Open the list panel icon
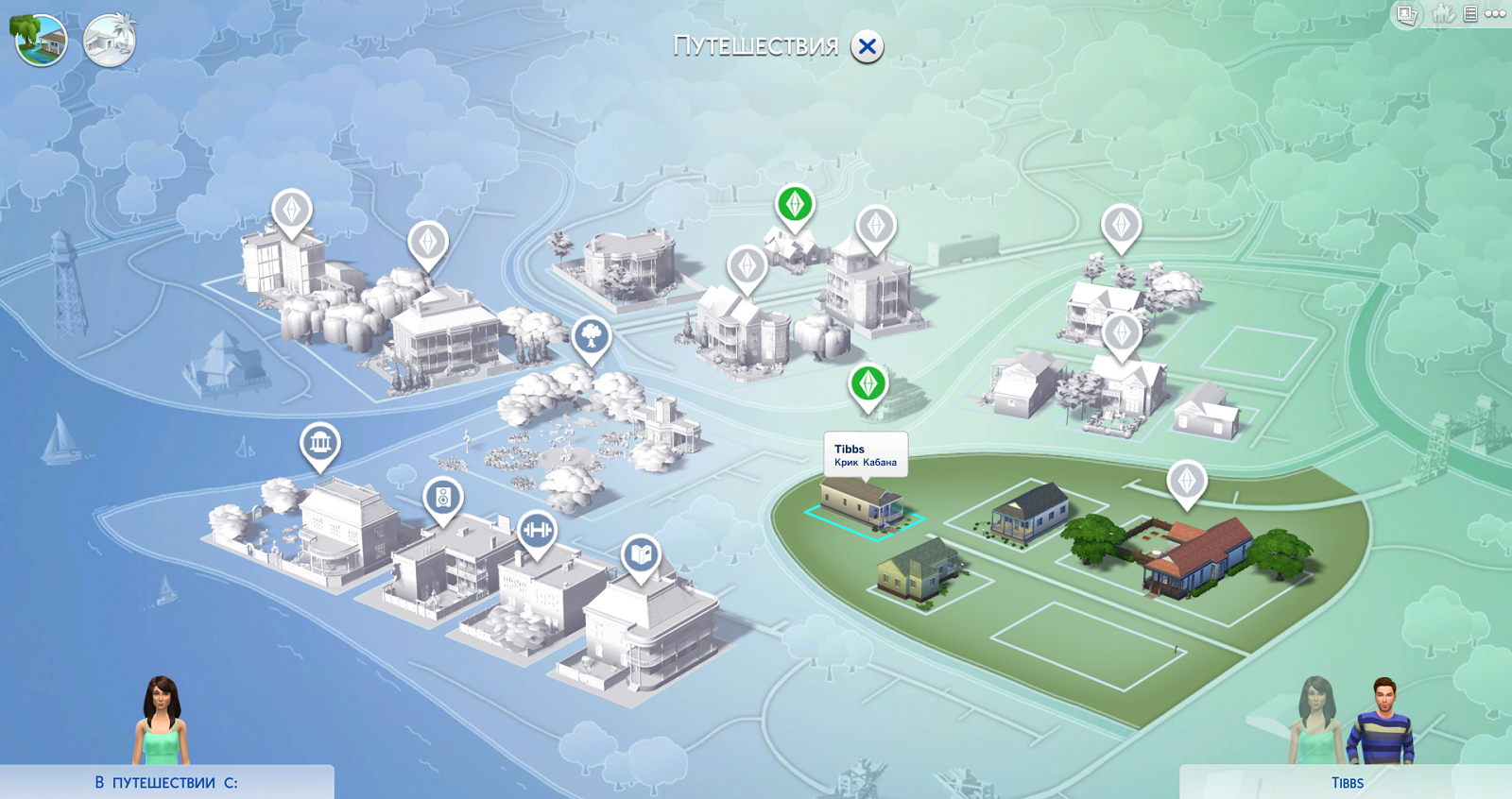Screen dimensions: 1512x799 click(x=1470, y=14)
